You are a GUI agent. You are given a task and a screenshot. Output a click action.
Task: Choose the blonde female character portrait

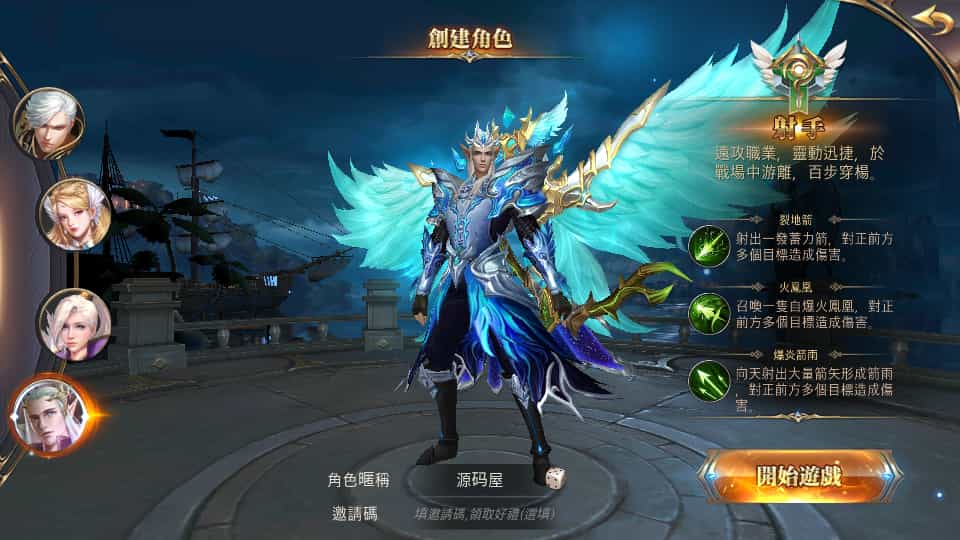74,213
